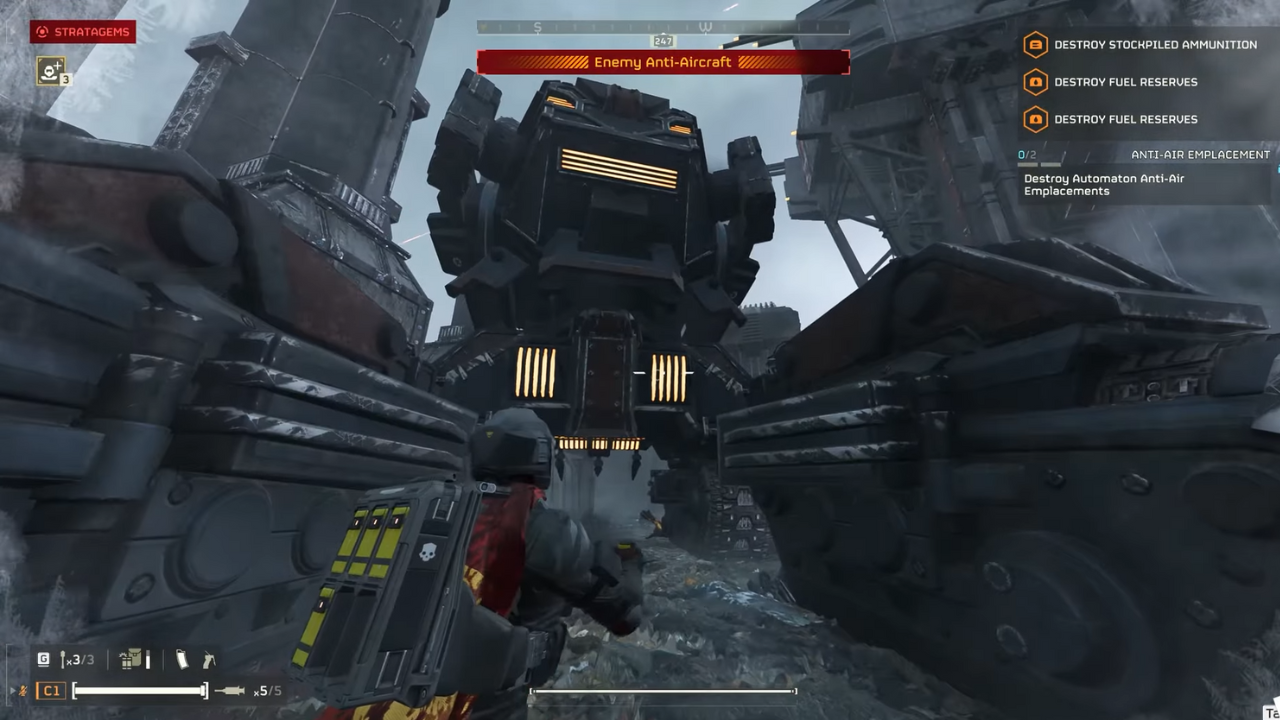Image resolution: width=1280 pixels, height=720 pixels.
Task: Click the ammo magazine icon
Action: click(181, 659)
